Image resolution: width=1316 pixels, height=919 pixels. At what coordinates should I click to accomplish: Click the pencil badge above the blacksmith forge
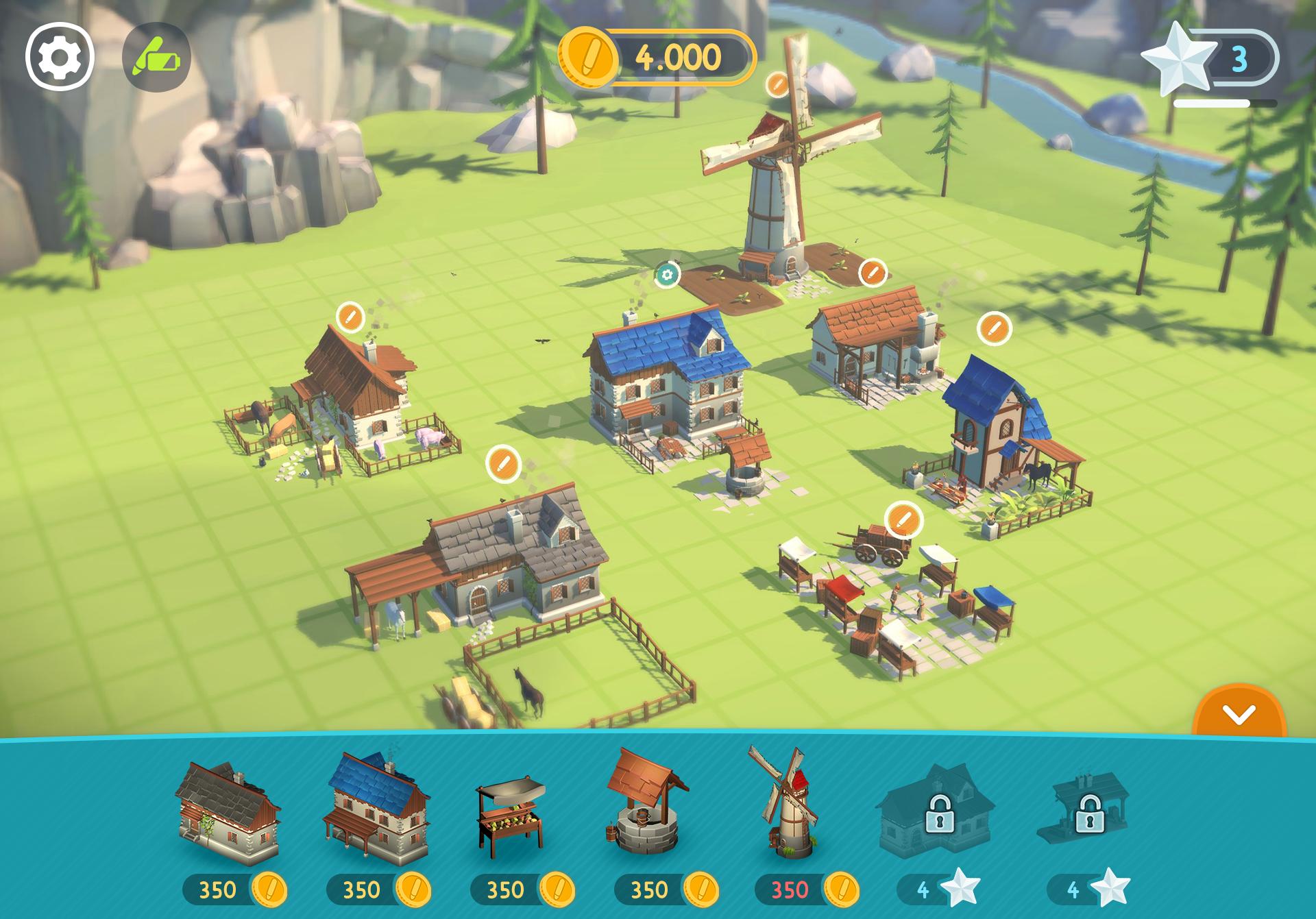(873, 273)
